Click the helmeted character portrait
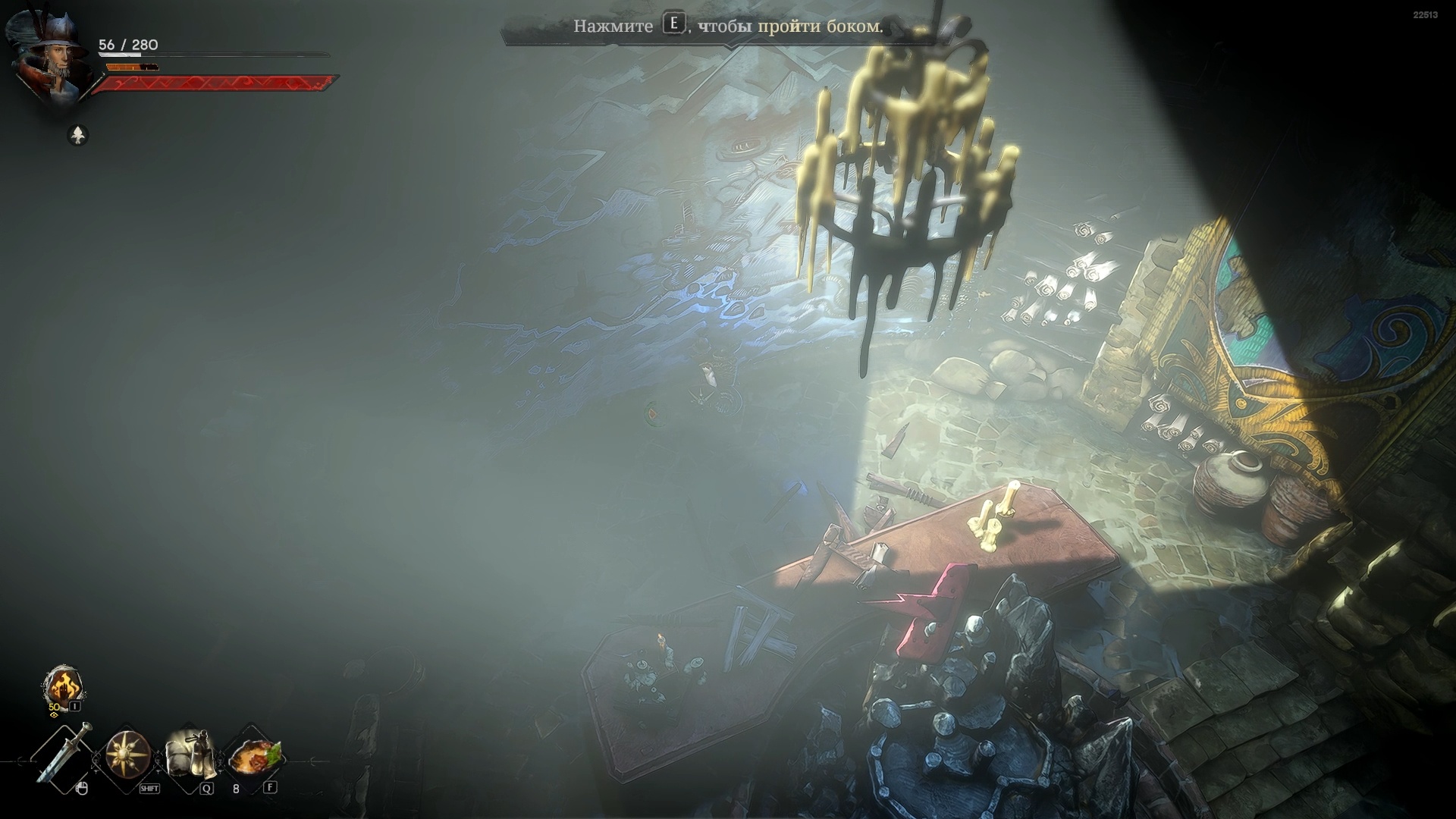 (53, 57)
